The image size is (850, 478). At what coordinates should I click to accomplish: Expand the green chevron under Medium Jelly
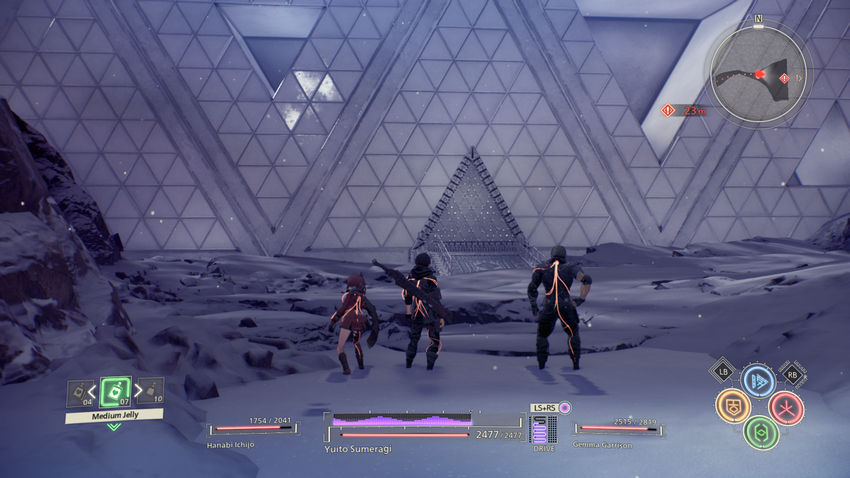coord(114,426)
